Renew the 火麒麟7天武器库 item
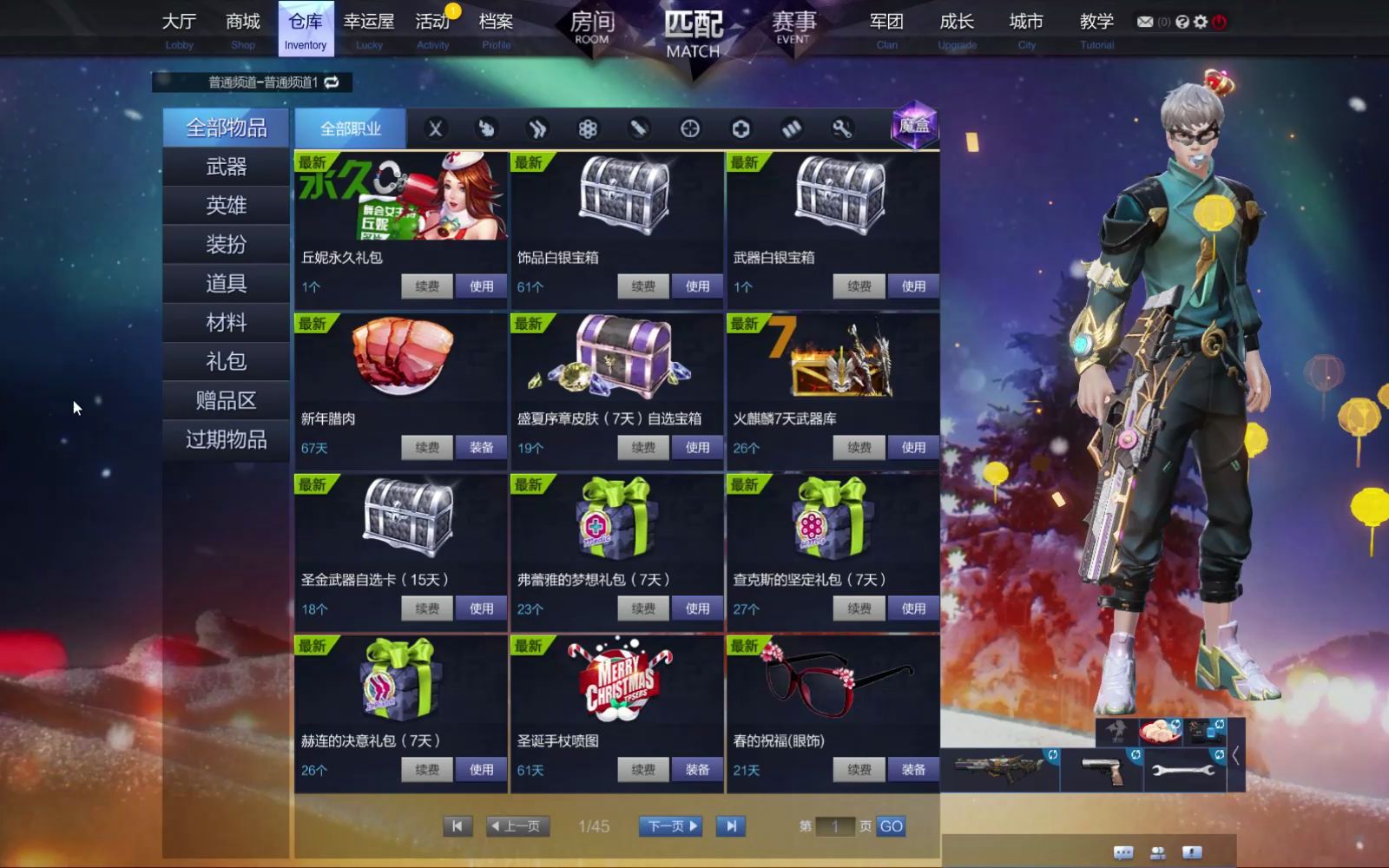This screenshot has width=1389, height=868. pyautogui.click(x=859, y=448)
